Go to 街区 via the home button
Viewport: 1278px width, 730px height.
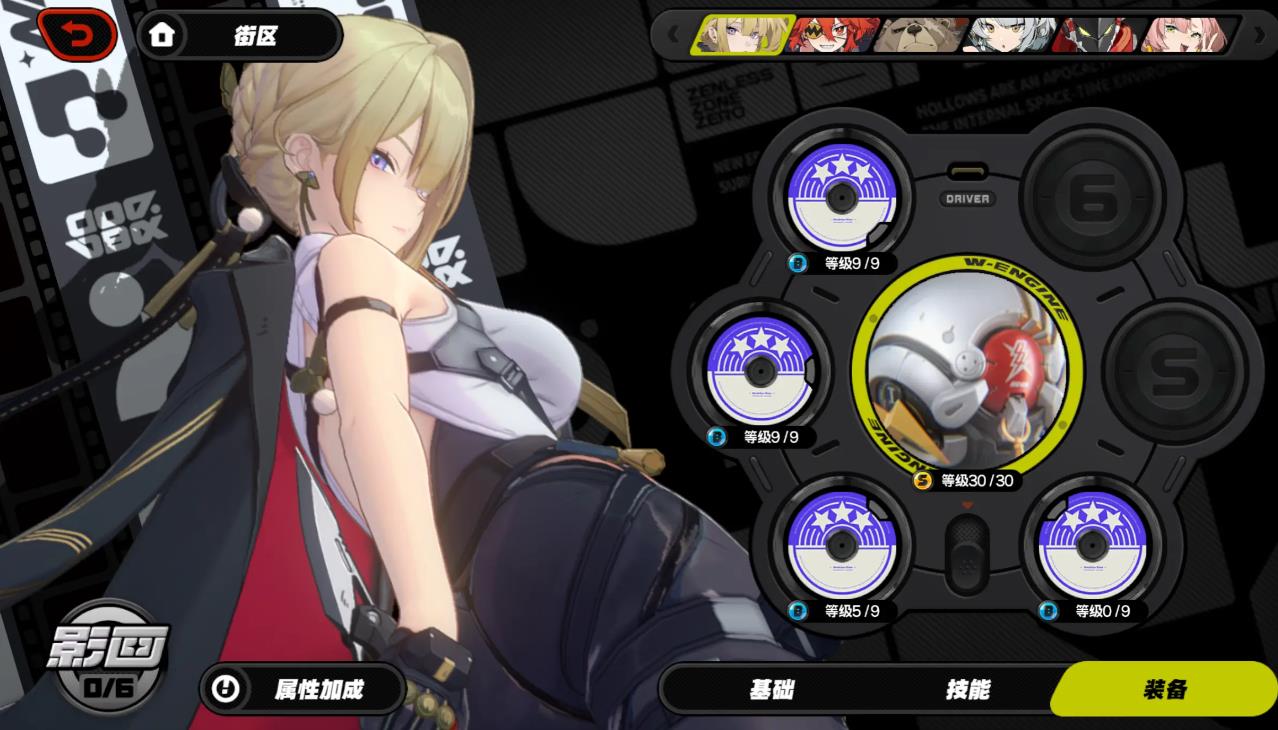238,36
